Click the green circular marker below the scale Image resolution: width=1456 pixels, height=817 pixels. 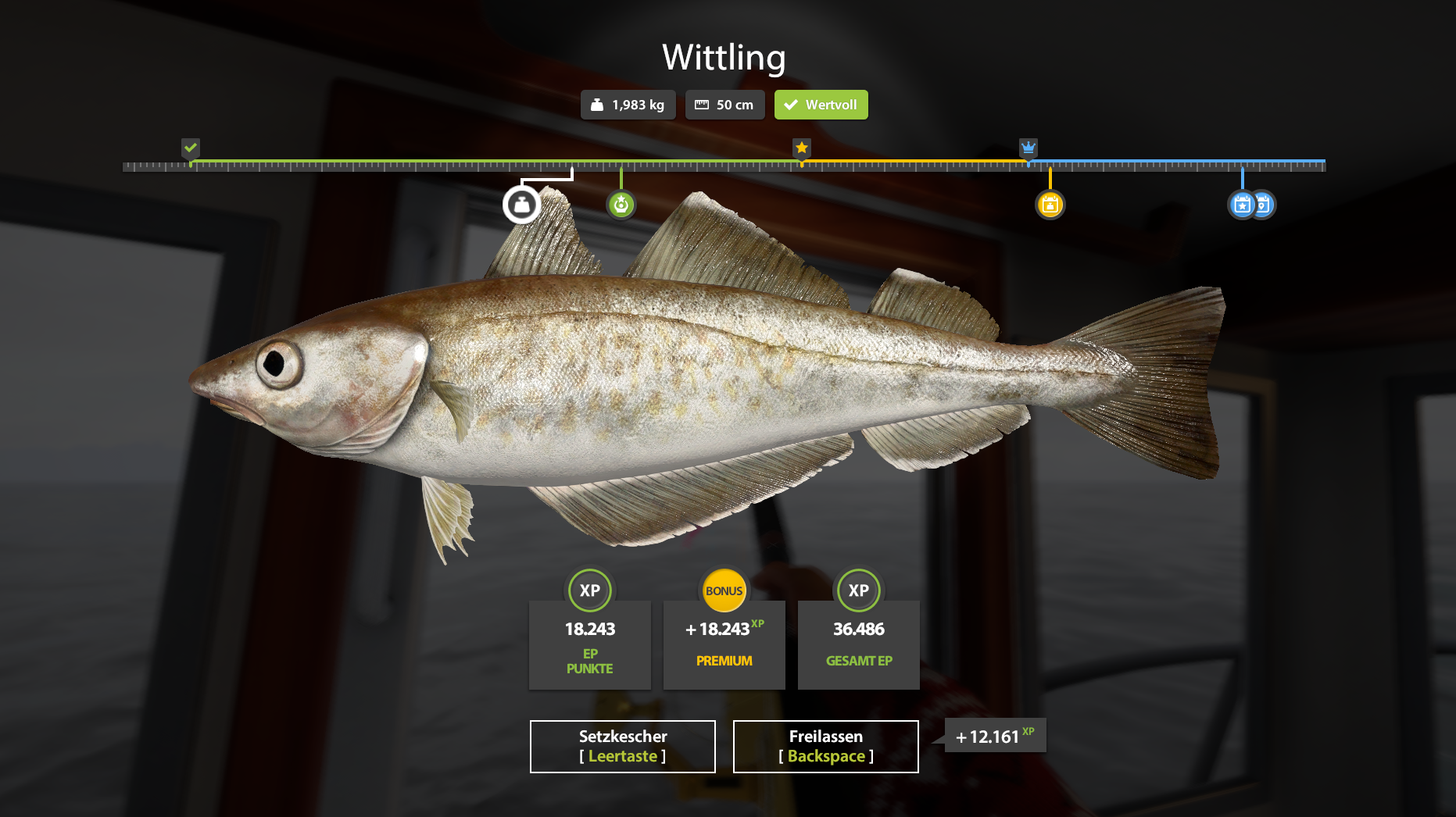point(621,205)
